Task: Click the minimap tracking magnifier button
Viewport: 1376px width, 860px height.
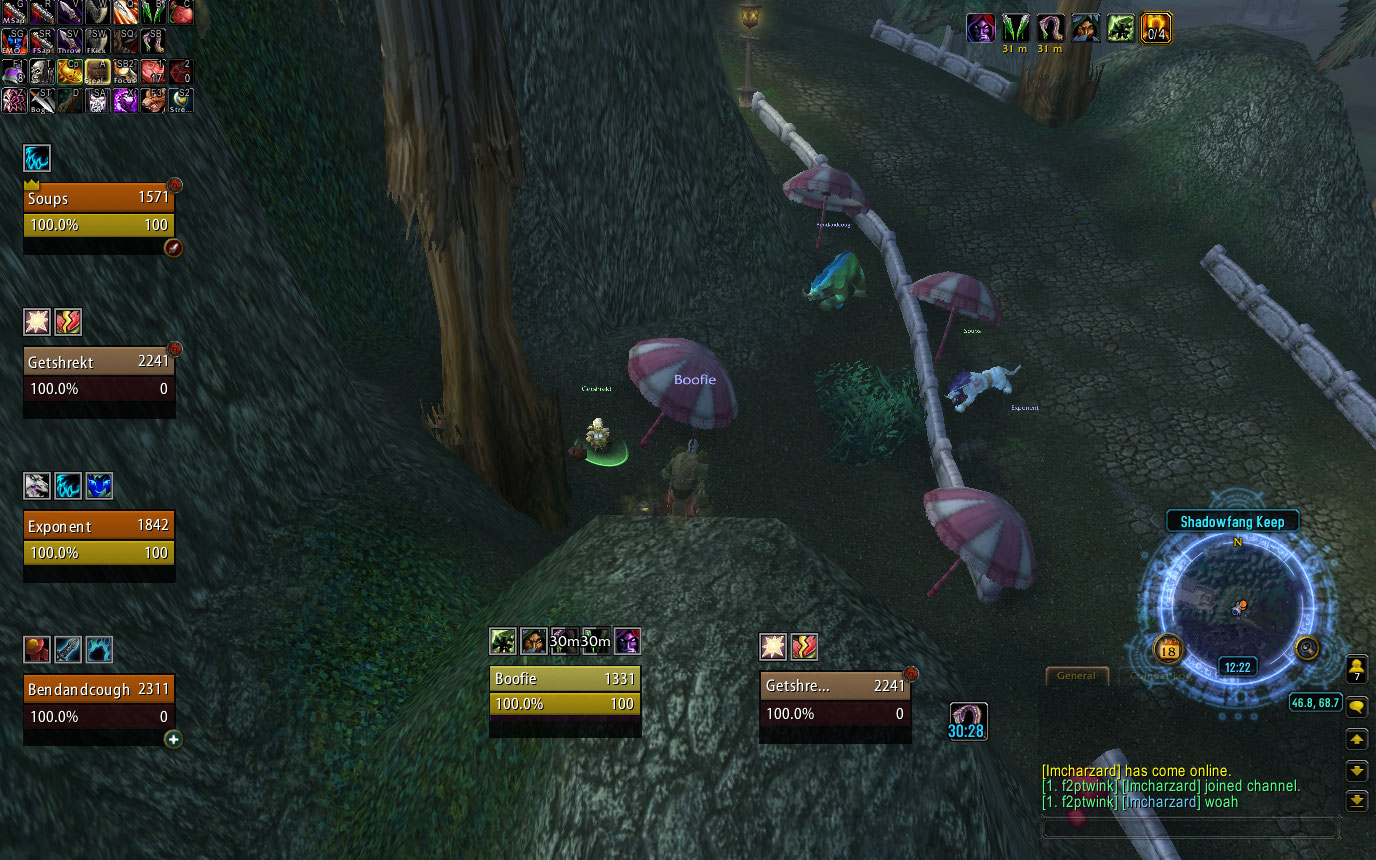Action: coord(1307,649)
